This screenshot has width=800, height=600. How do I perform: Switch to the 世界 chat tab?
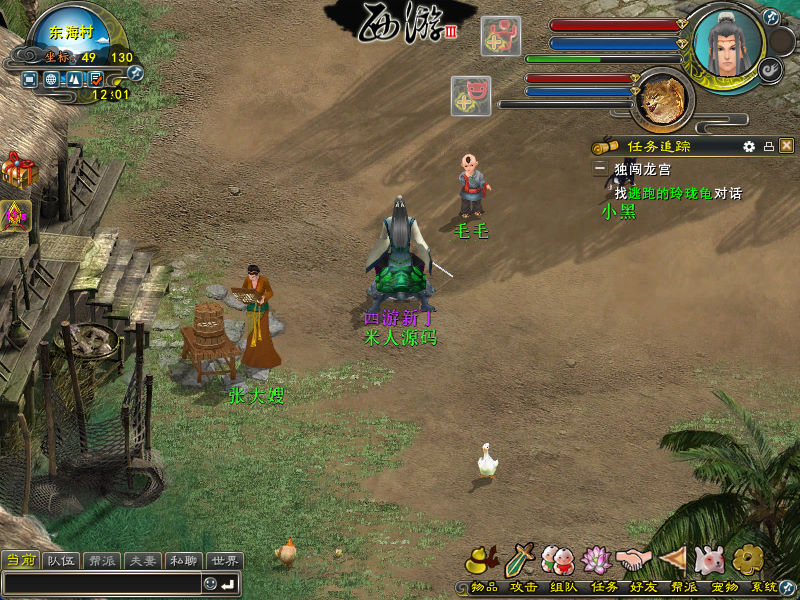(225, 561)
